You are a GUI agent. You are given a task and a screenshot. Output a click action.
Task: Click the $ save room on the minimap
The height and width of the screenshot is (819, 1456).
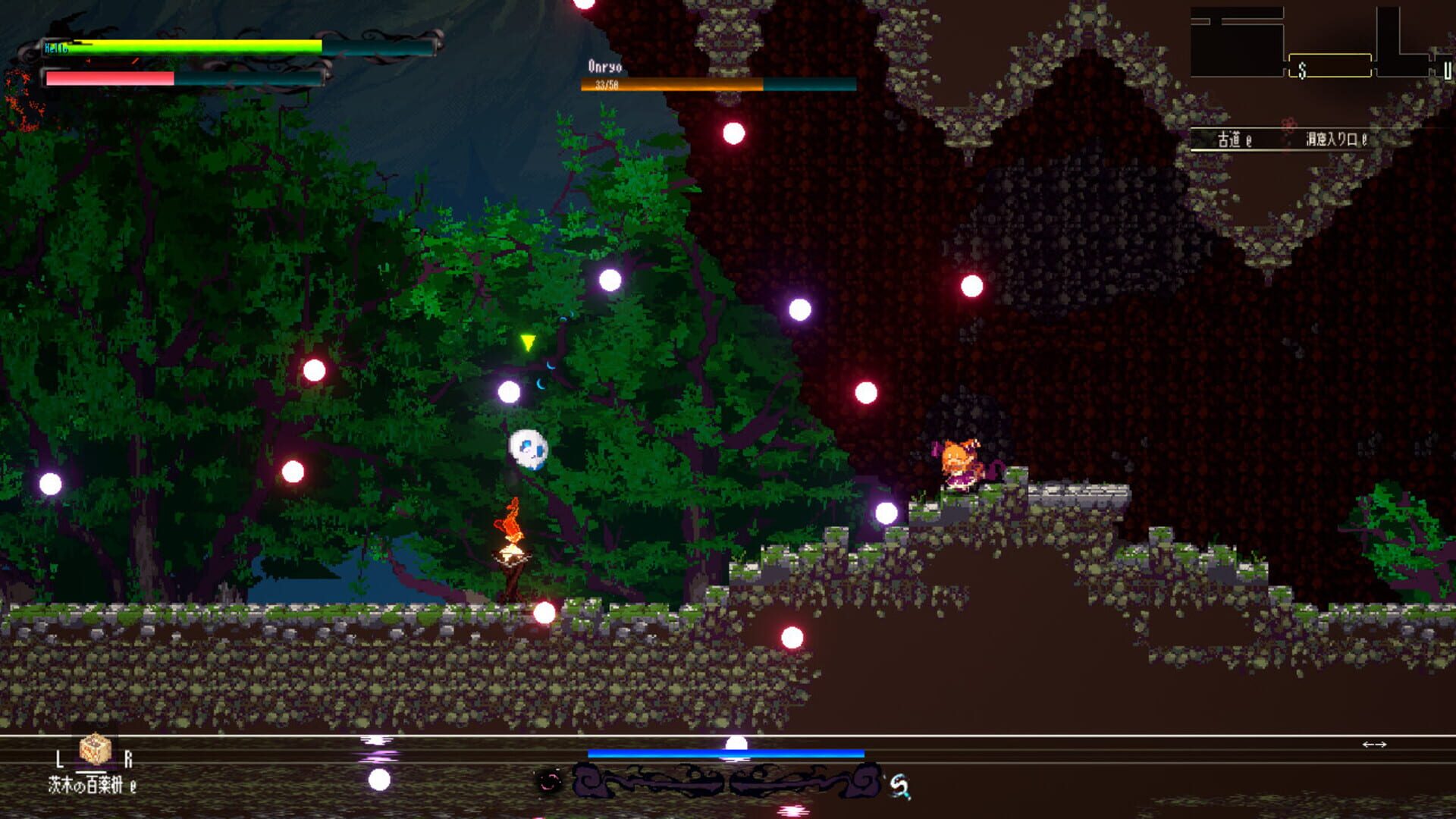(x=1302, y=71)
